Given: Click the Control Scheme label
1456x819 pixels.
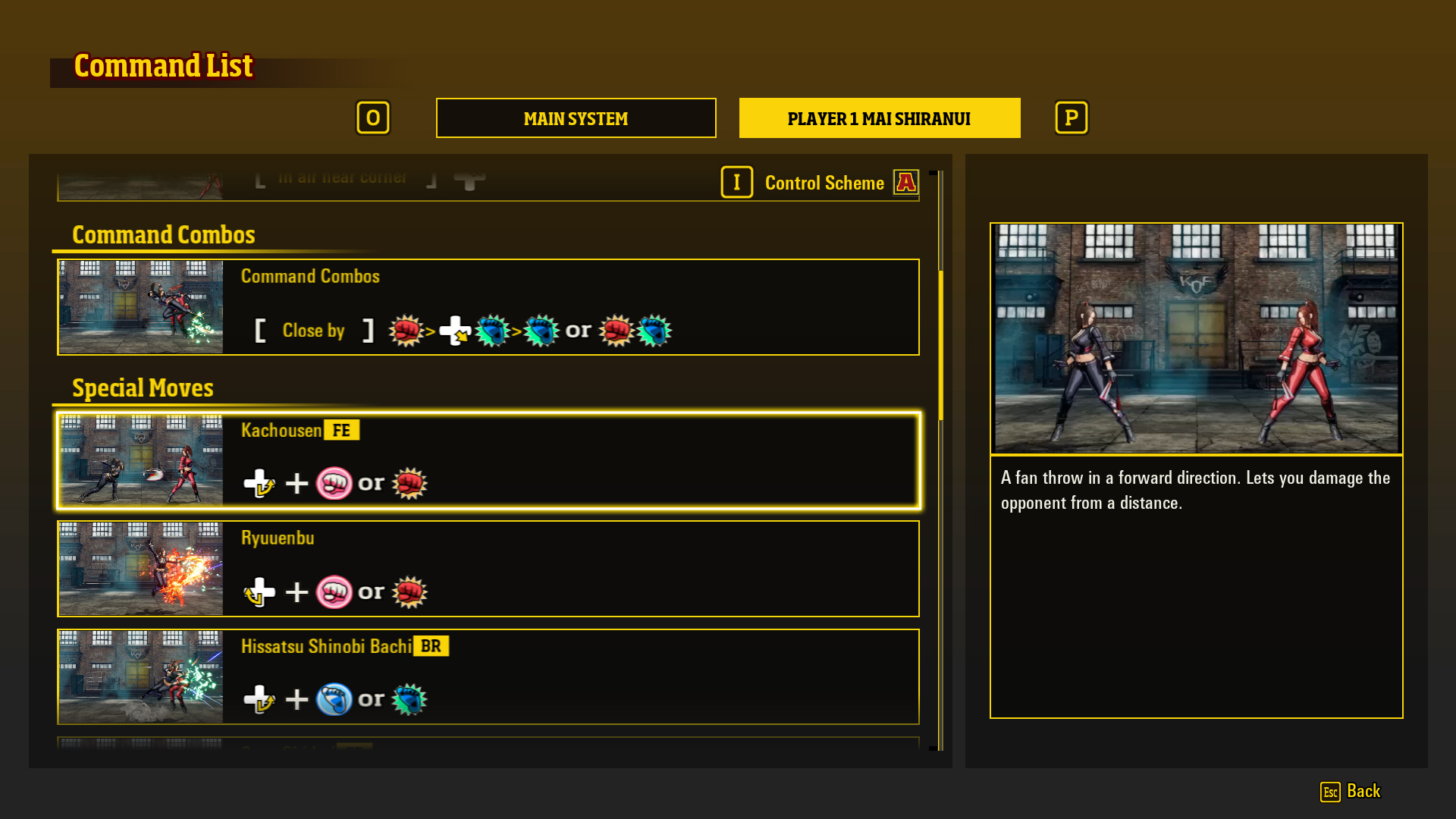Looking at the screenshot, I should pos(824,183).
